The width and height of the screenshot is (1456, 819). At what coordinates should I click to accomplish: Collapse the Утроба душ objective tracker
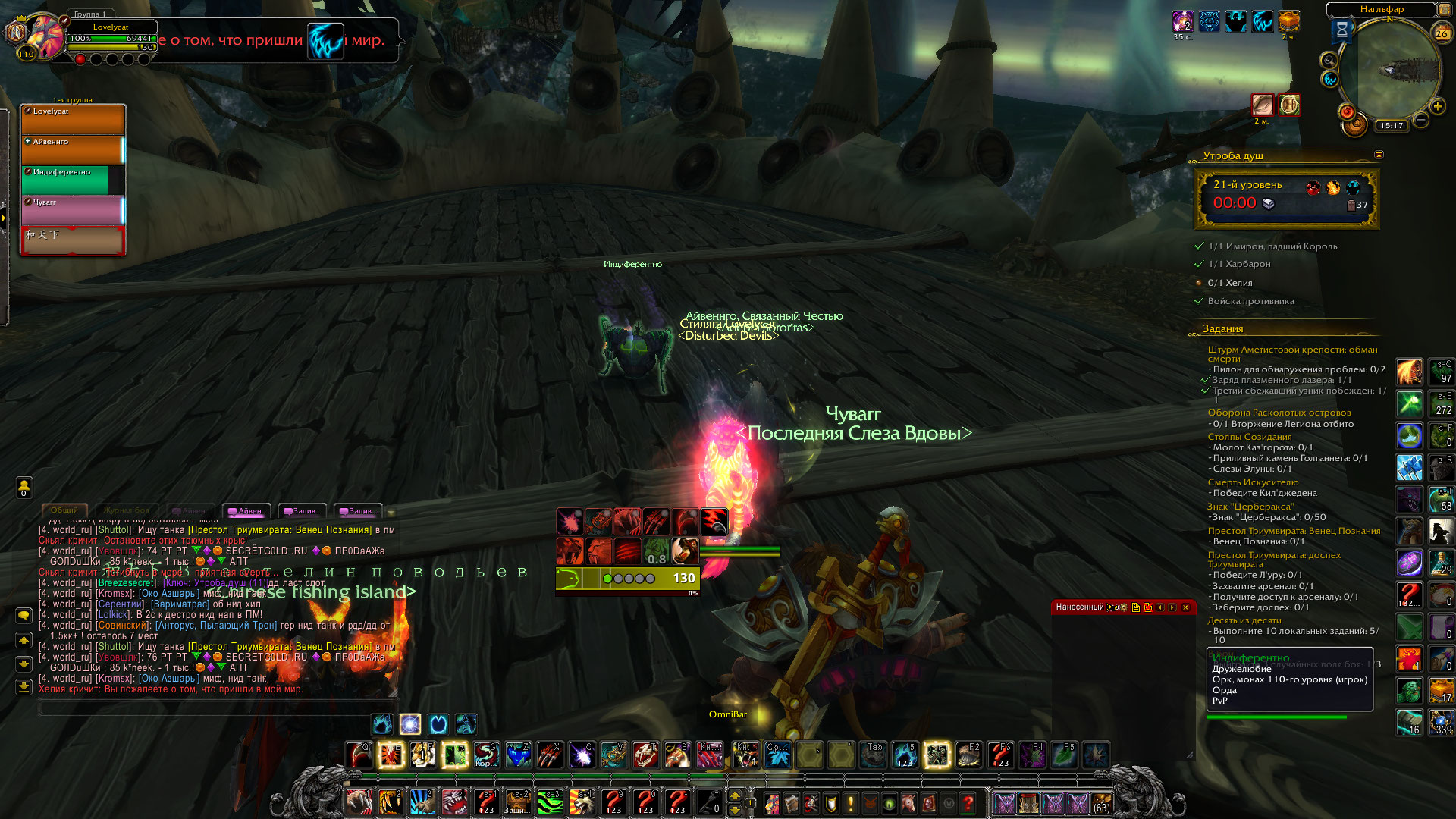click(x=1379, y=155)
